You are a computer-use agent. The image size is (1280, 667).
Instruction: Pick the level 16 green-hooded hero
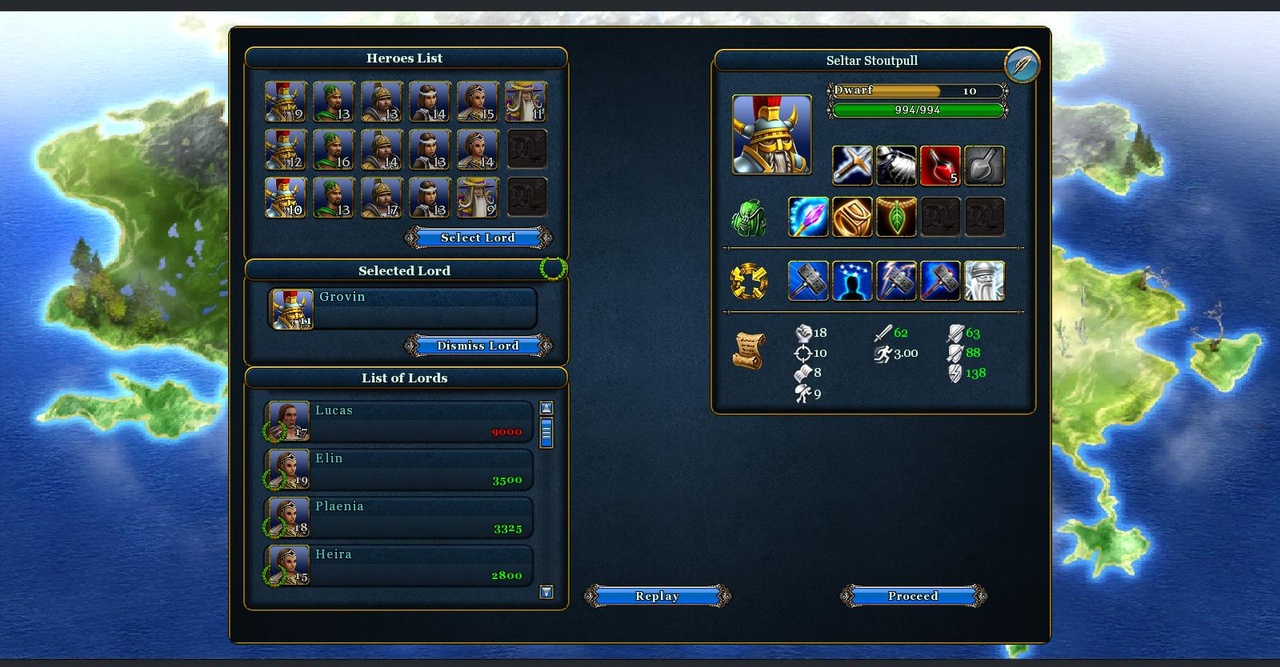point(334,150)
